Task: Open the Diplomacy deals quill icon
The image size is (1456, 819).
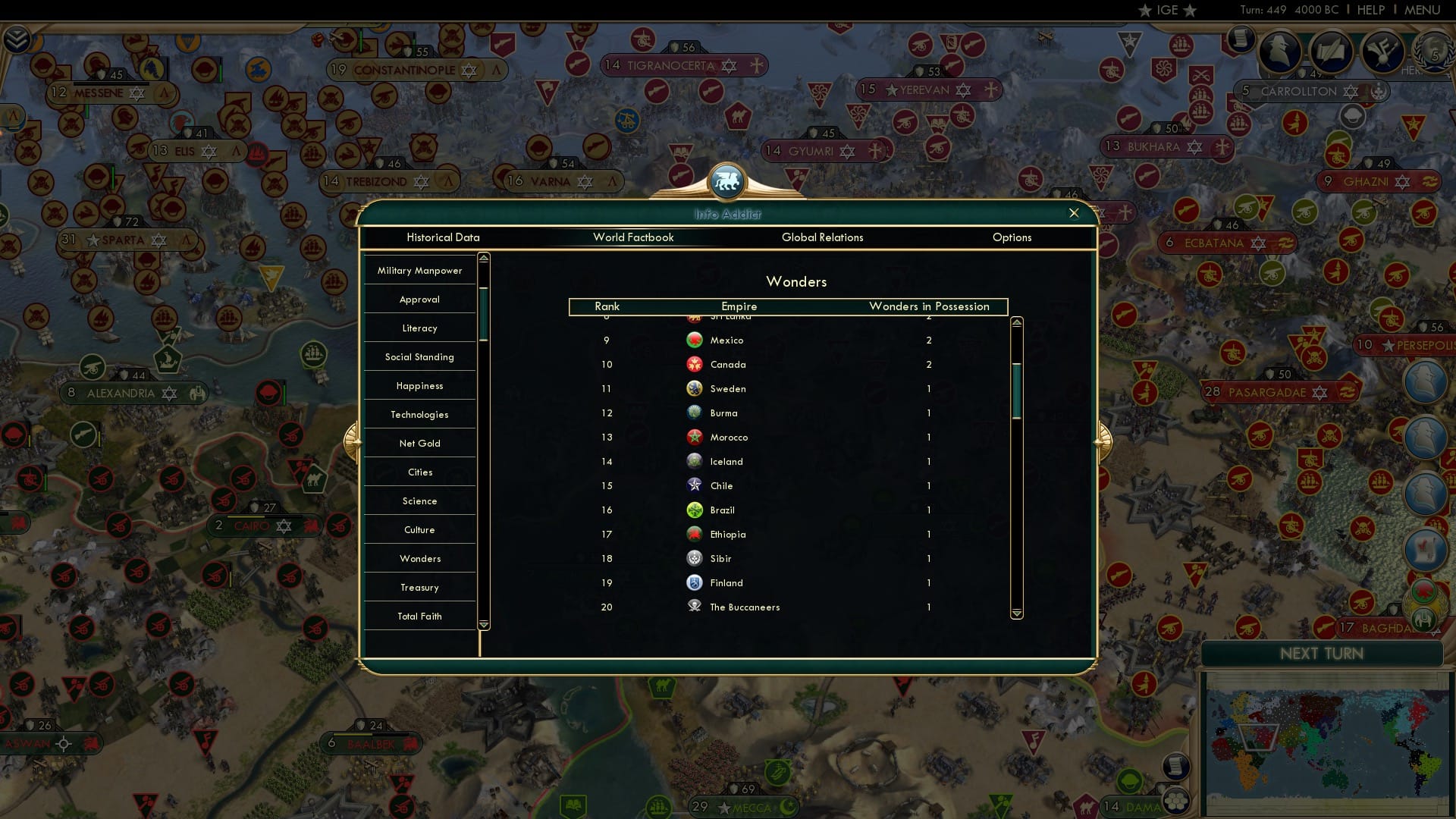Action: [x=1330, y=52]
